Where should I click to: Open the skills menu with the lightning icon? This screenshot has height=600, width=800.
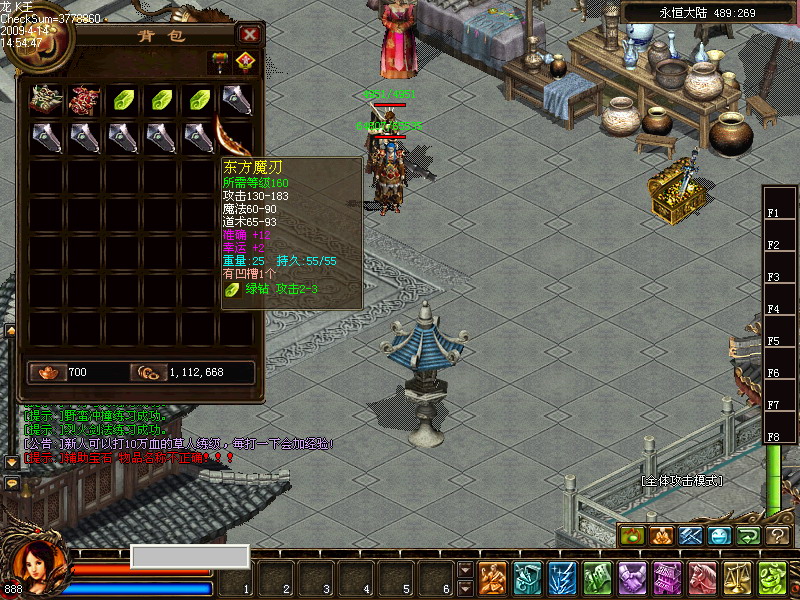click(x=562, y=578)
